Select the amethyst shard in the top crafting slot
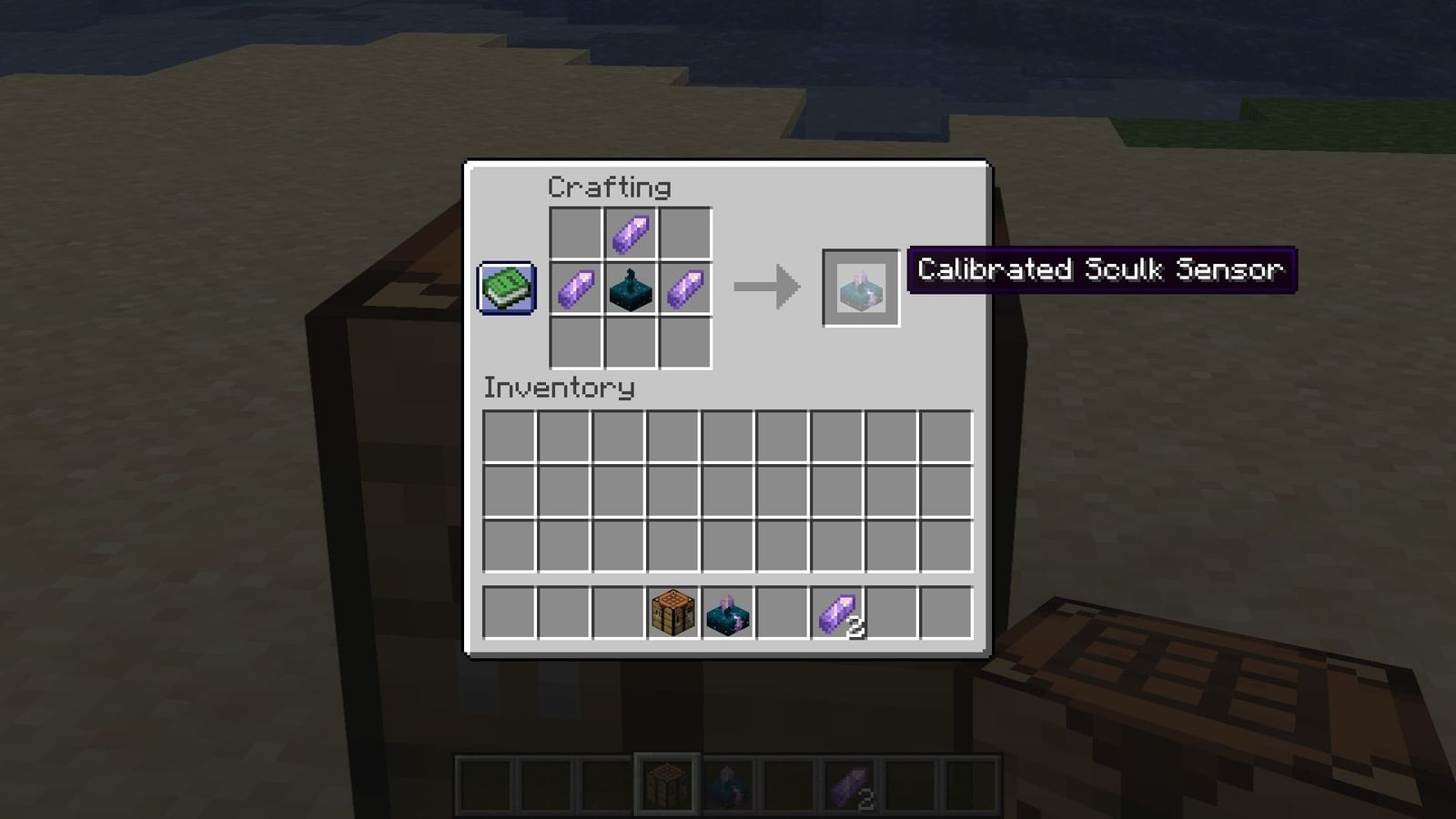 click(x=630, y=231)
